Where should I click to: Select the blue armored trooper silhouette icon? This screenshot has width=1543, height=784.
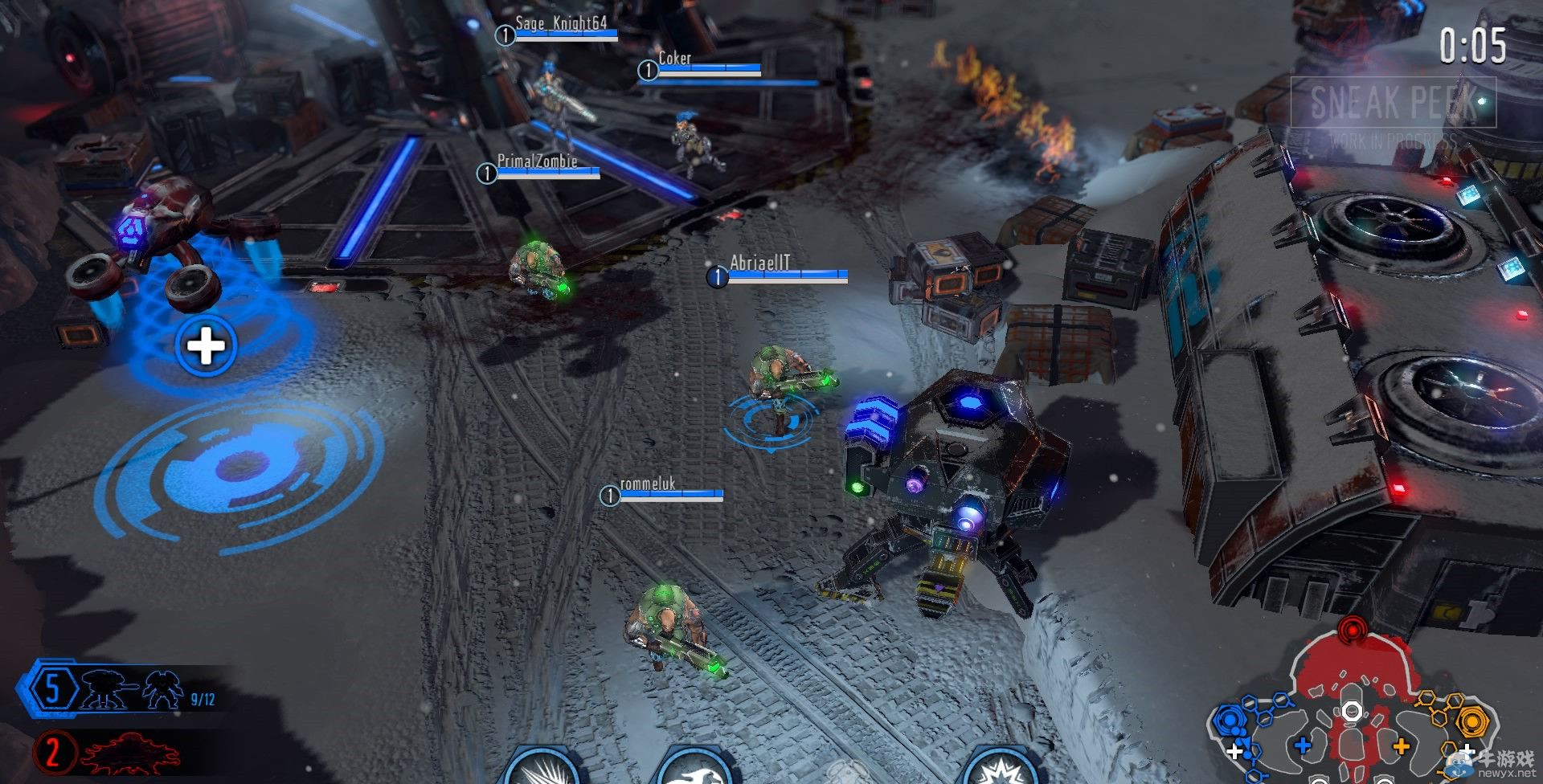pos(163,690)
